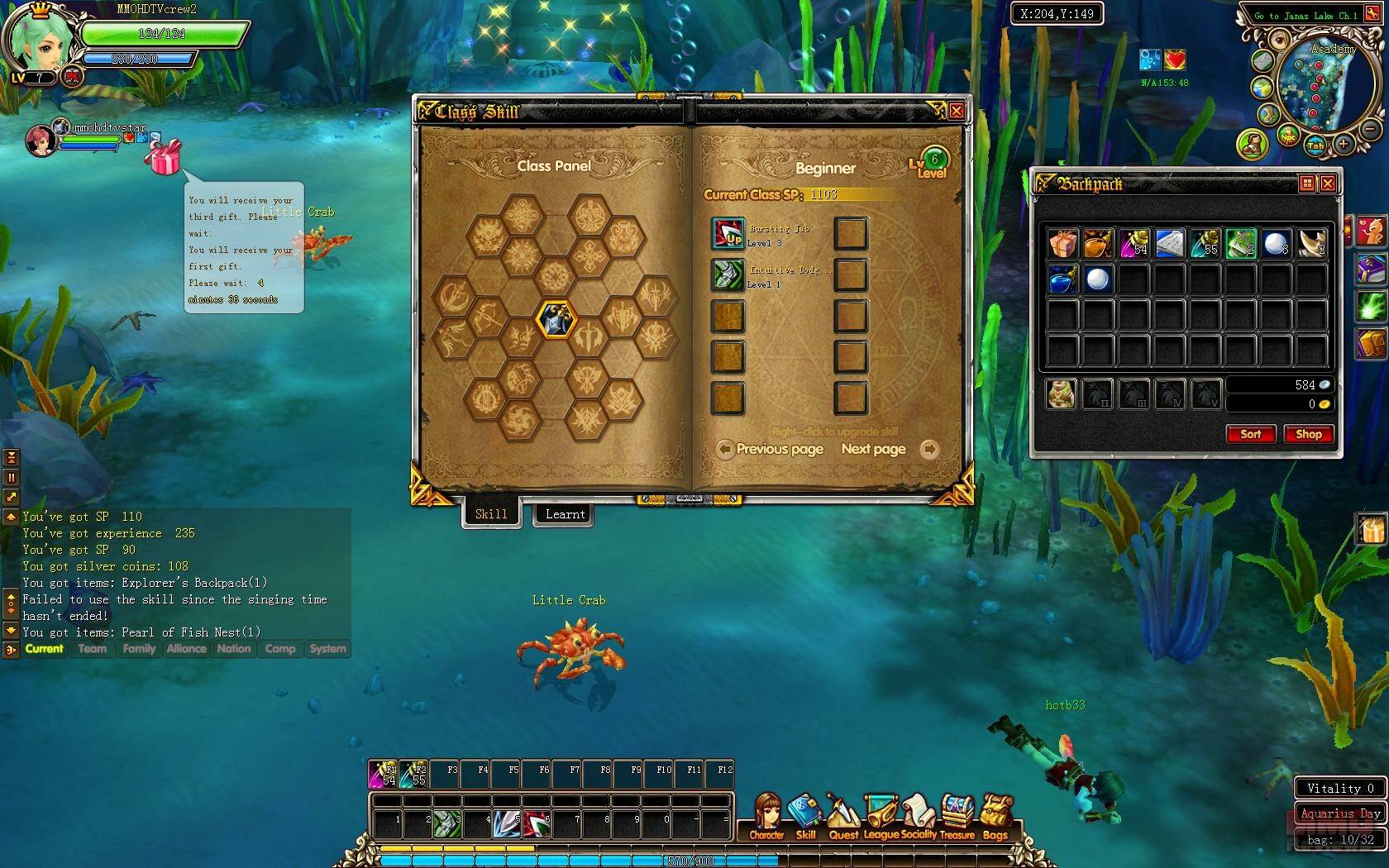
Task: Switch to the Learnt tab
Action: tap(565, 514)
